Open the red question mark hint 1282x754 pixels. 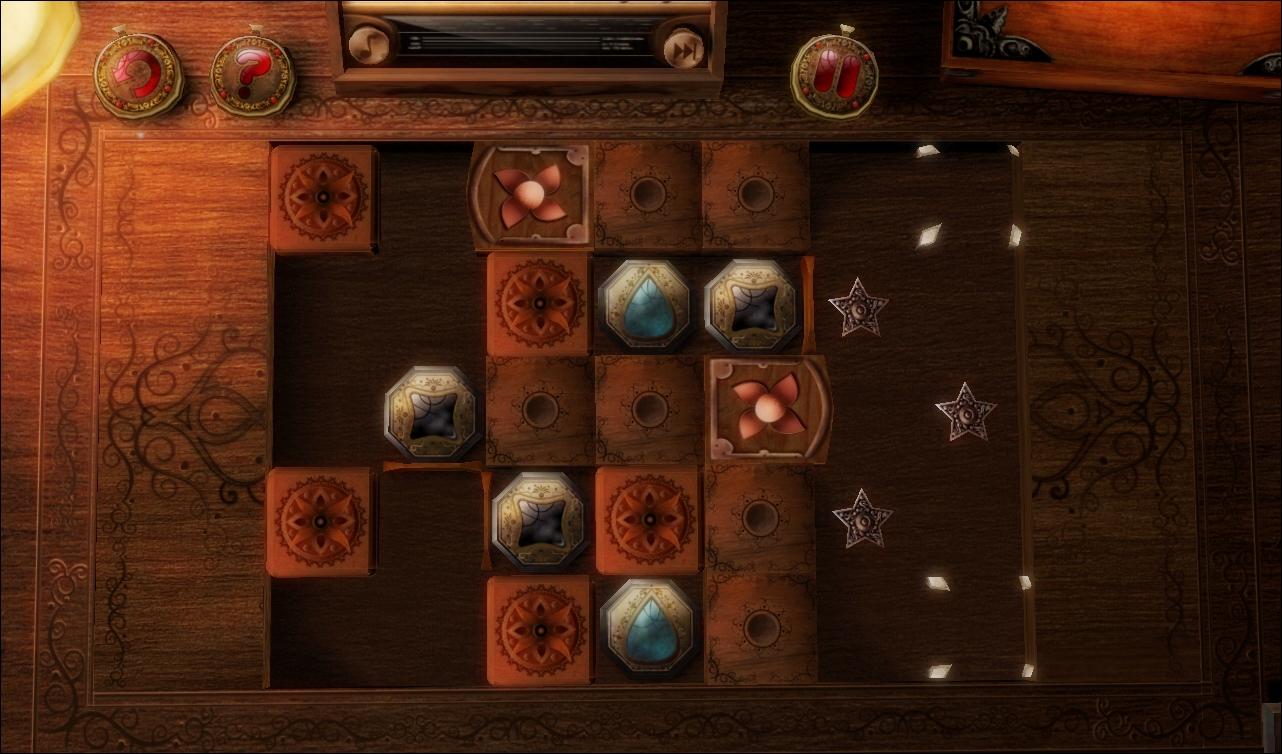pyautogui.click(x=252, y=75)
